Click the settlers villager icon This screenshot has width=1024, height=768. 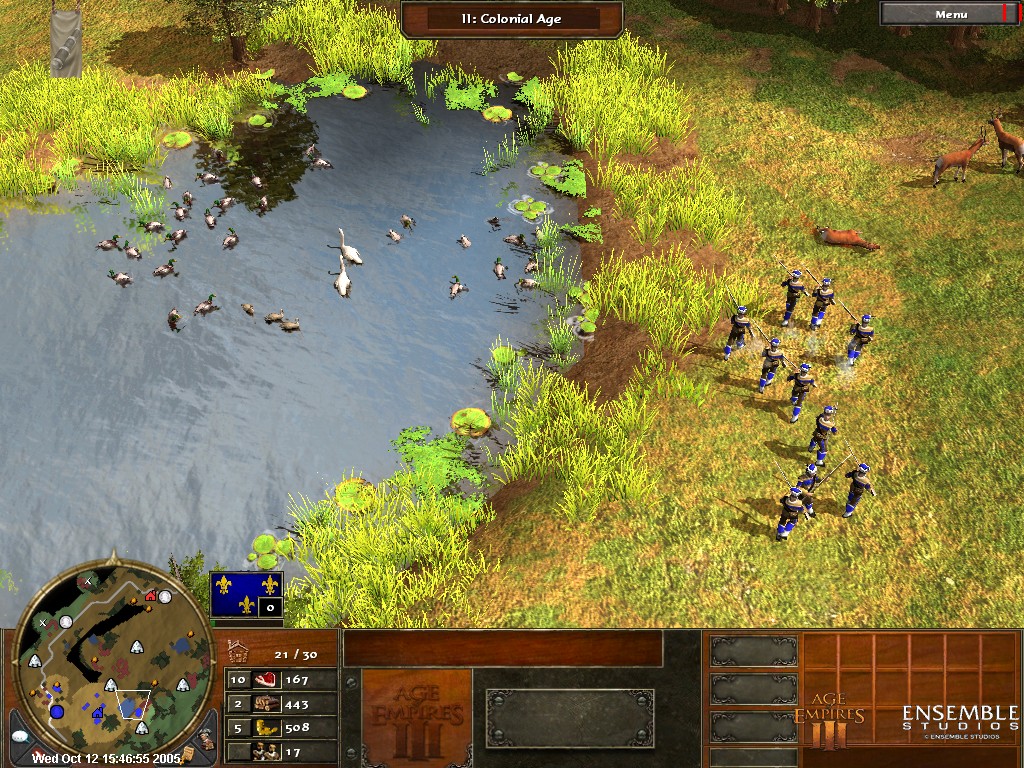(x=266, y=751)
